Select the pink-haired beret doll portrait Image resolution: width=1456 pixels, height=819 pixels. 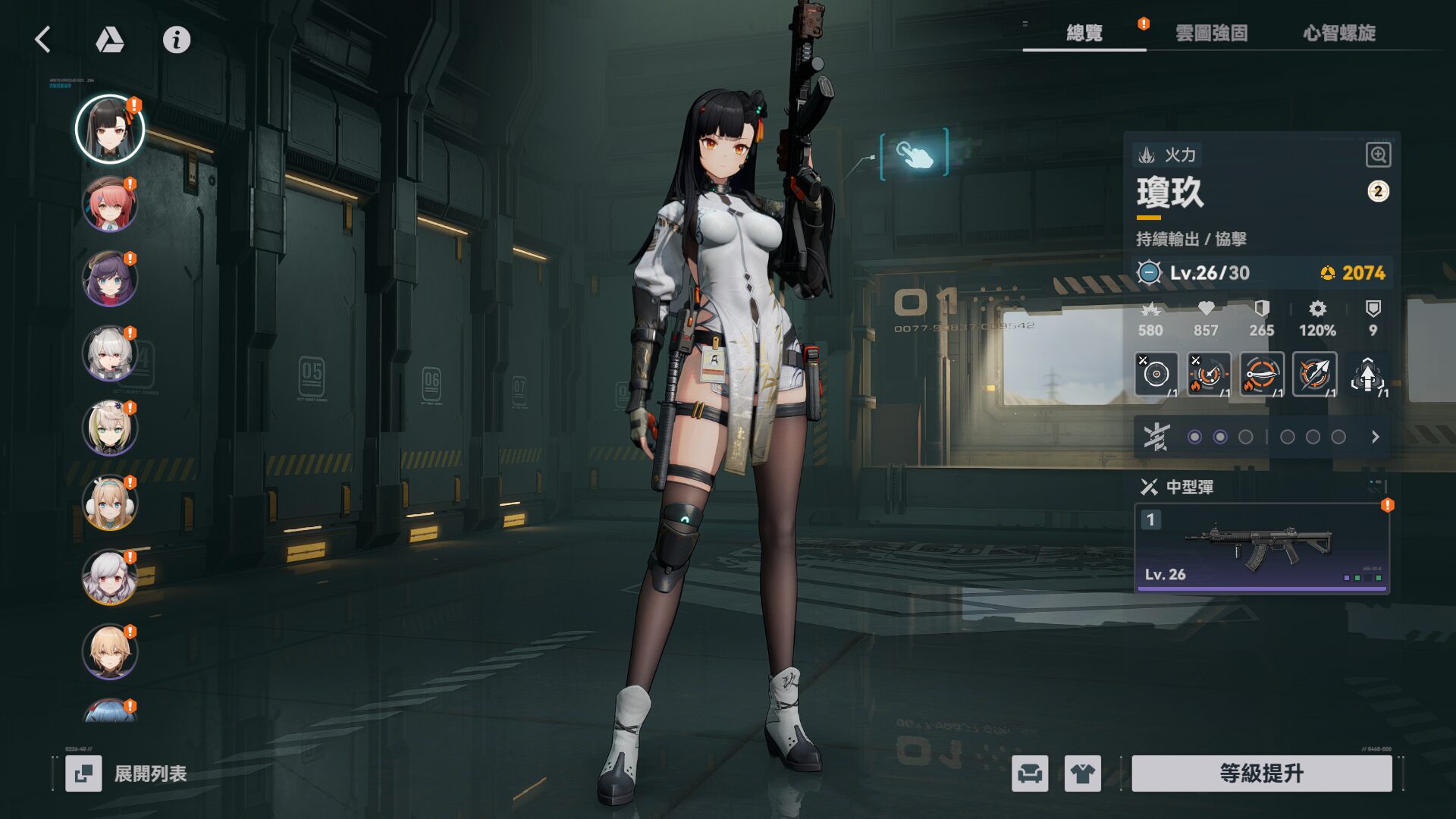click(x=110, y=205)
